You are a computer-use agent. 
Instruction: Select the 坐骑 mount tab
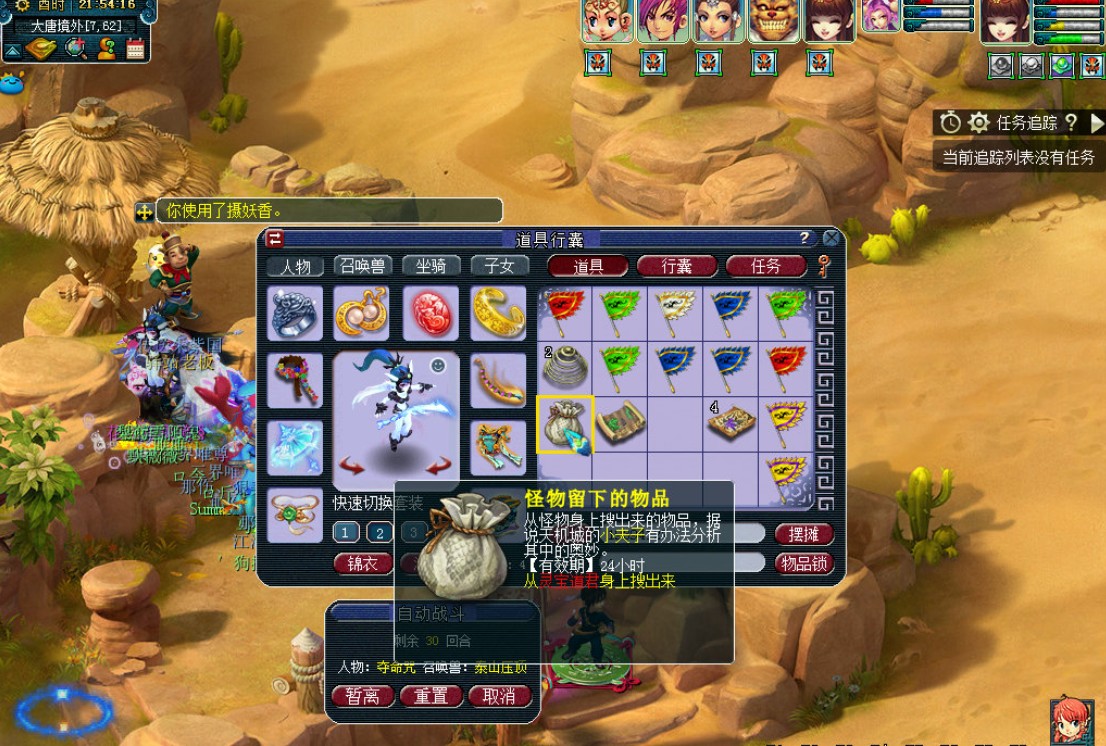(x=431, y=266)
